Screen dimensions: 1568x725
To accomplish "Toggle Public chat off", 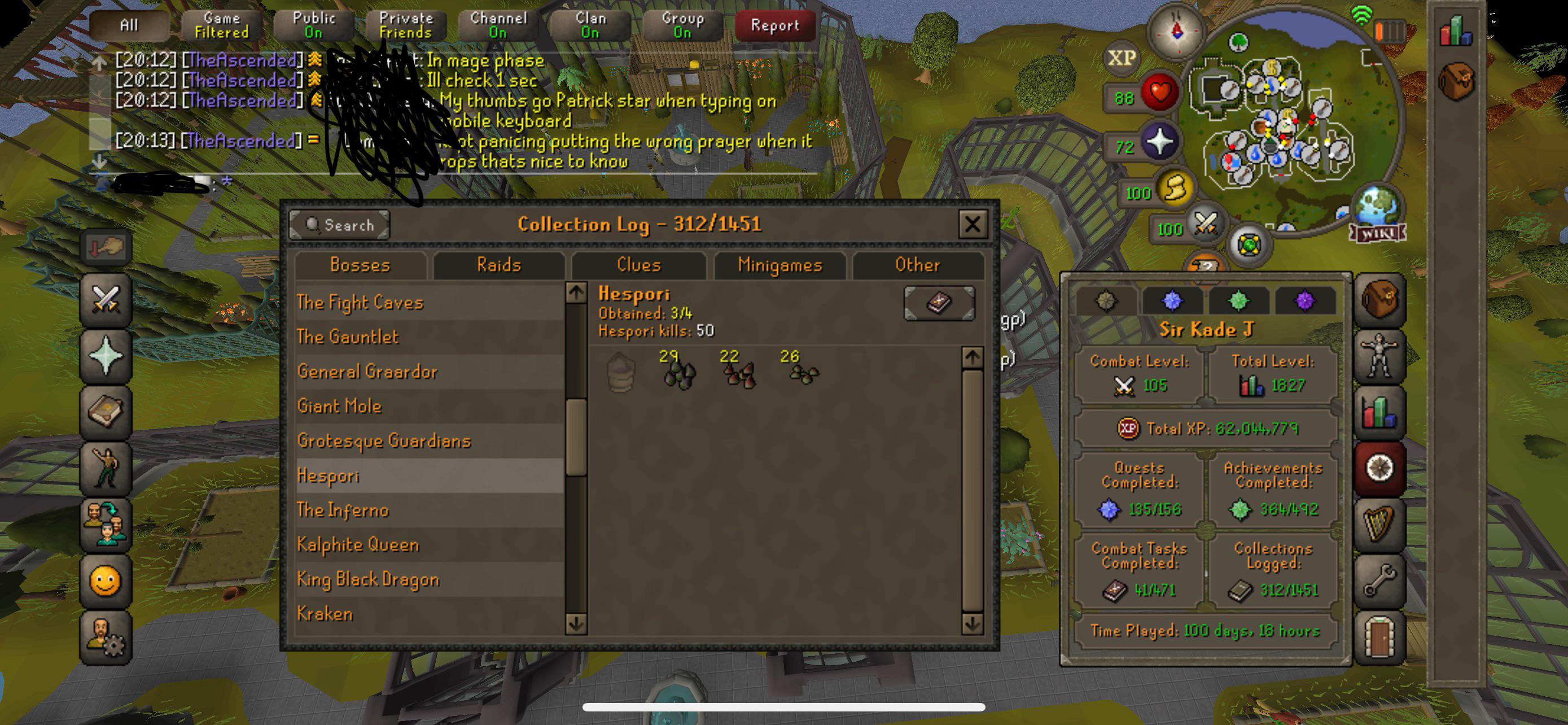I will click(x=311, y=24).
